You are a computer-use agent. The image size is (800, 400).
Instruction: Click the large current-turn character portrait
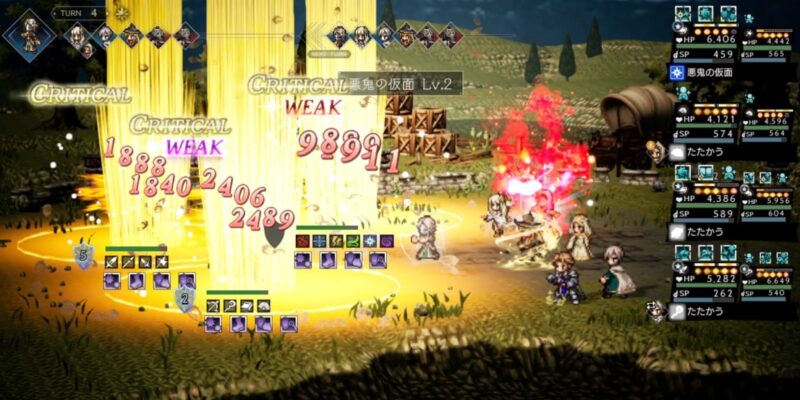click(27, 31)
